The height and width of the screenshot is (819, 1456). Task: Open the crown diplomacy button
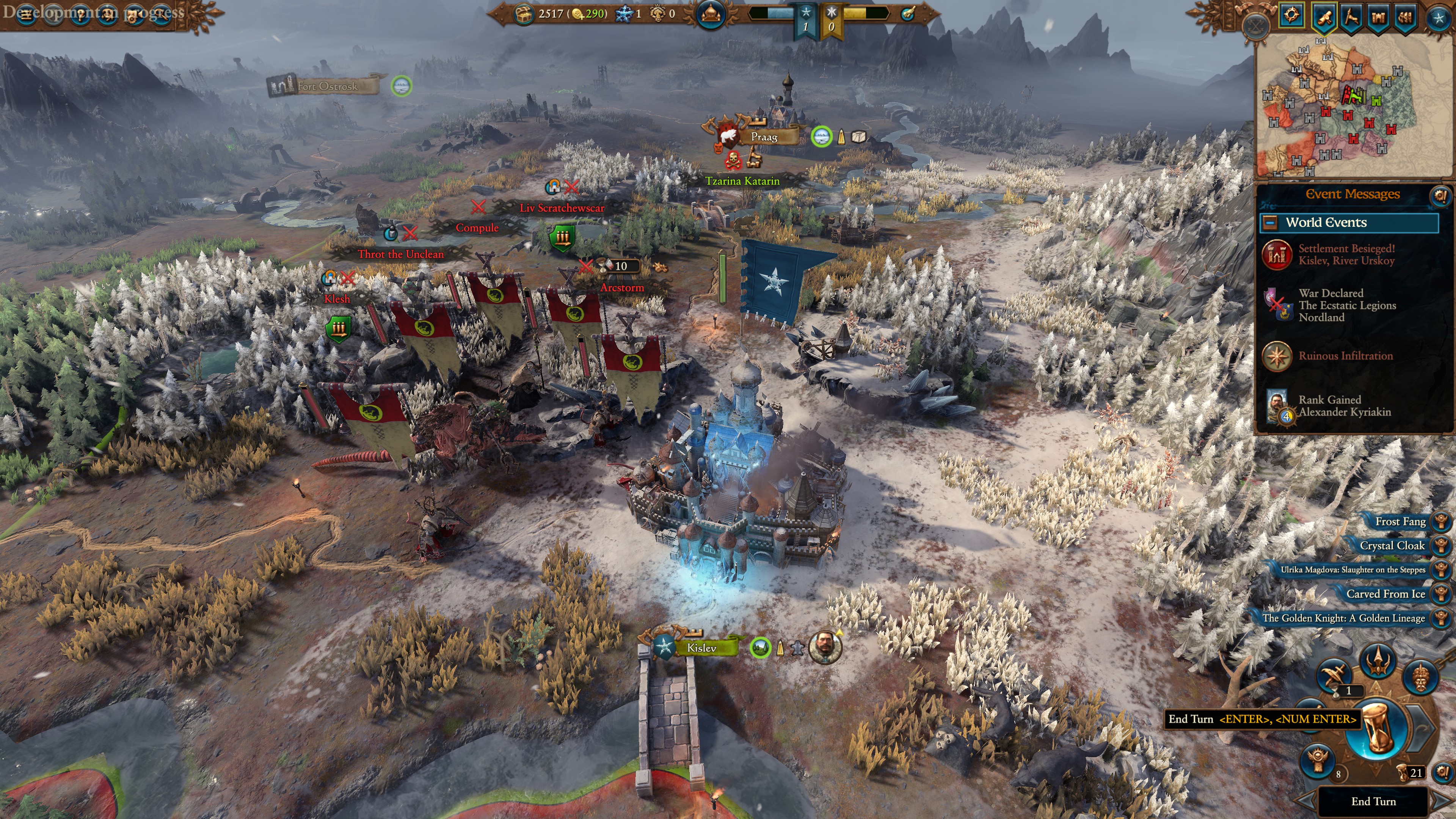(1378, 660)
